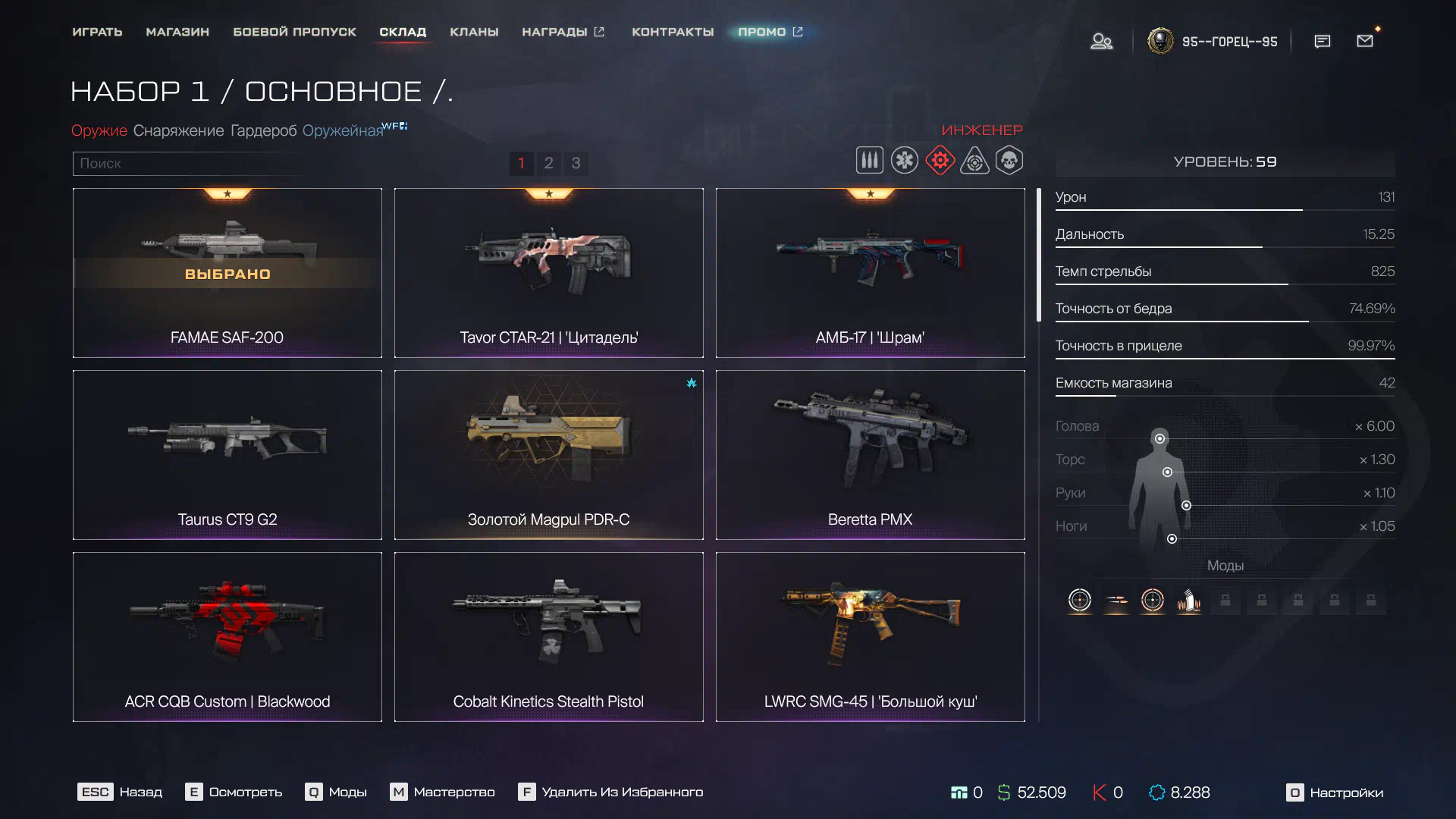This screenshot has height=819, width=1456.
Task: Open the friends list icon
Action: [x=1101, y=41]
